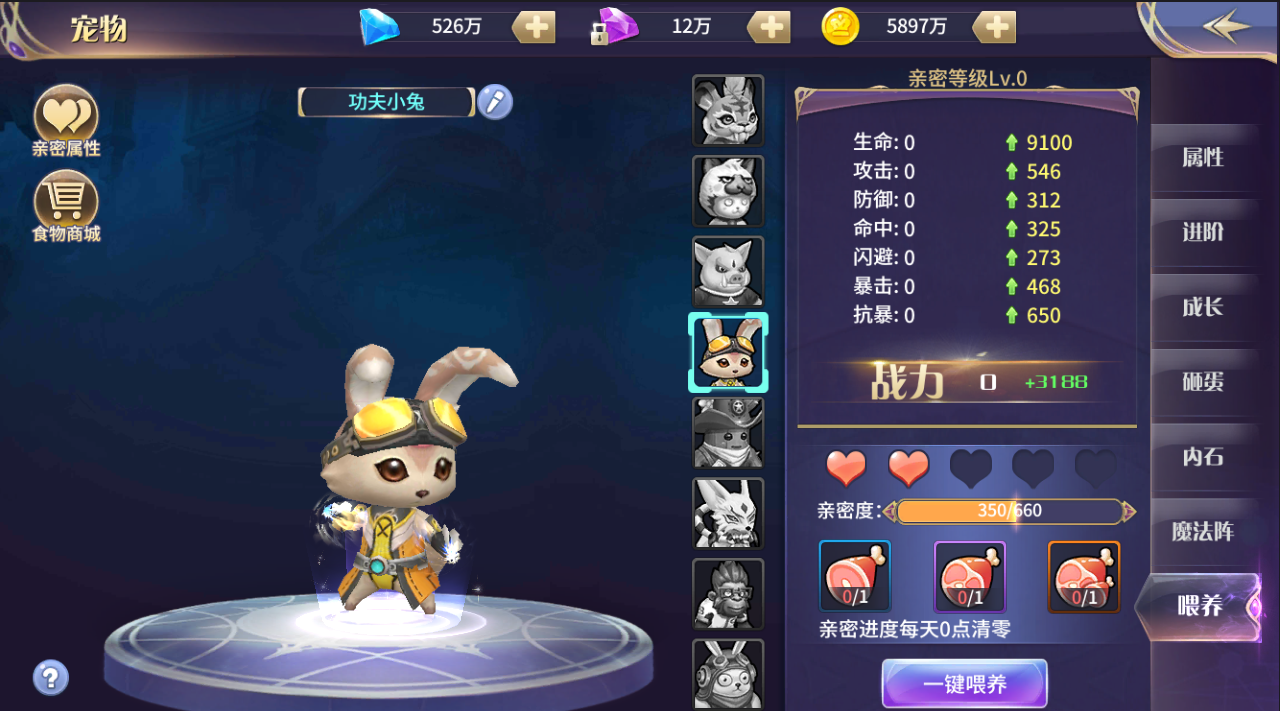Switch to the 属性 tab

pos(1203,158)
